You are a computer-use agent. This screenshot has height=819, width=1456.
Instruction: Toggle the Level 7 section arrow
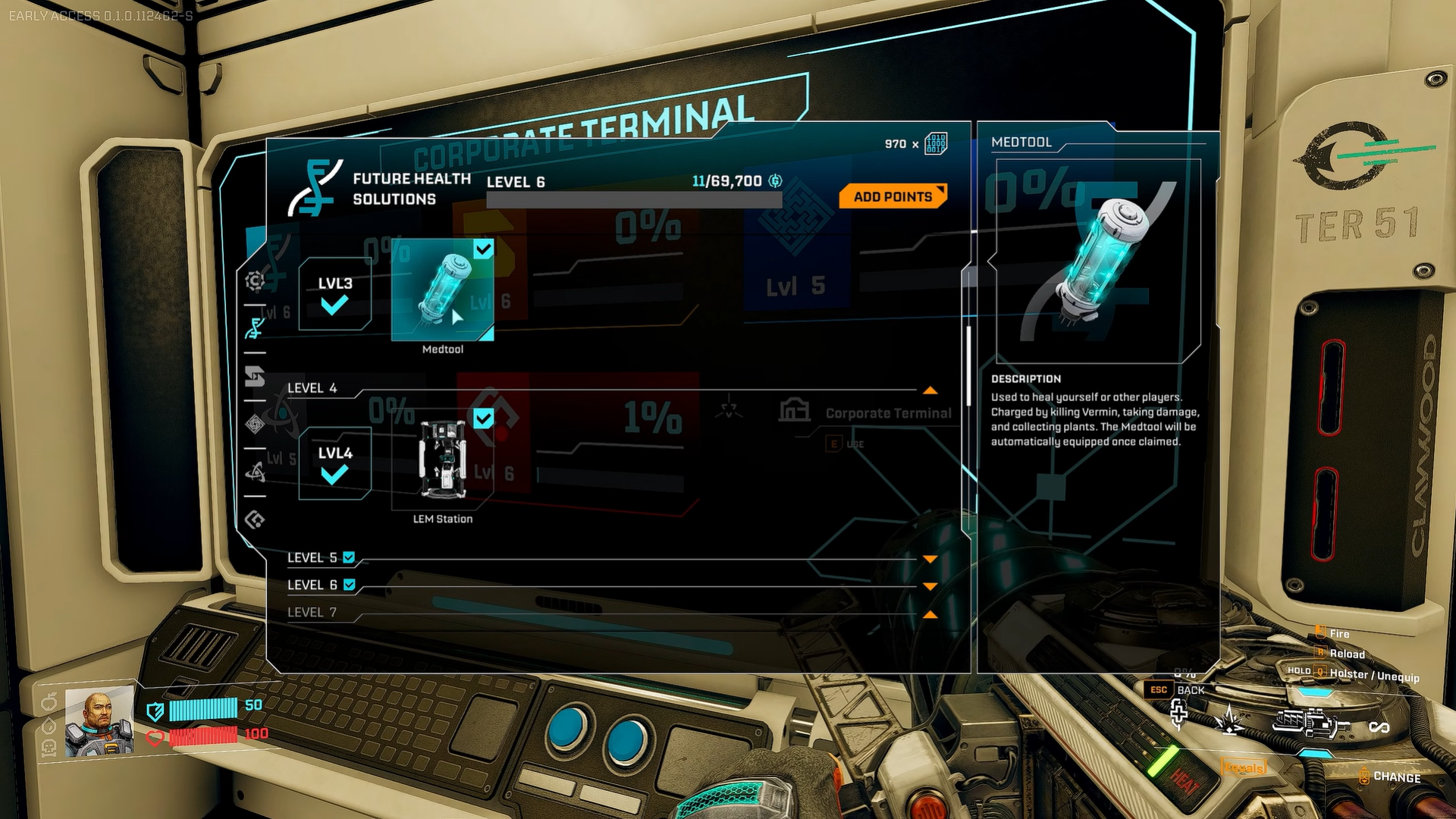(x=930, y=614)
